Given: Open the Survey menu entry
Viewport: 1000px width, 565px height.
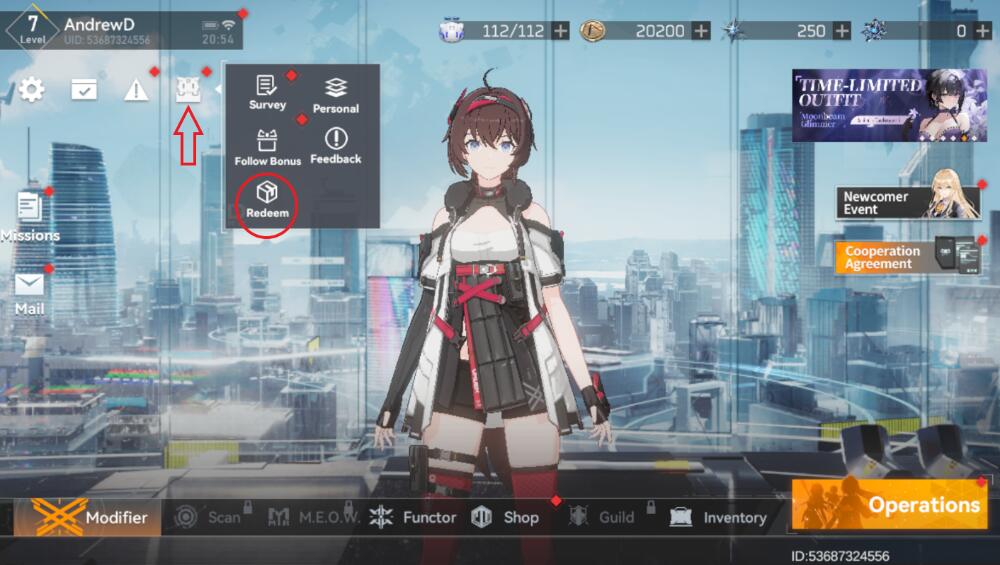Looking at the screenshot, I should click(x=267, y=92).
